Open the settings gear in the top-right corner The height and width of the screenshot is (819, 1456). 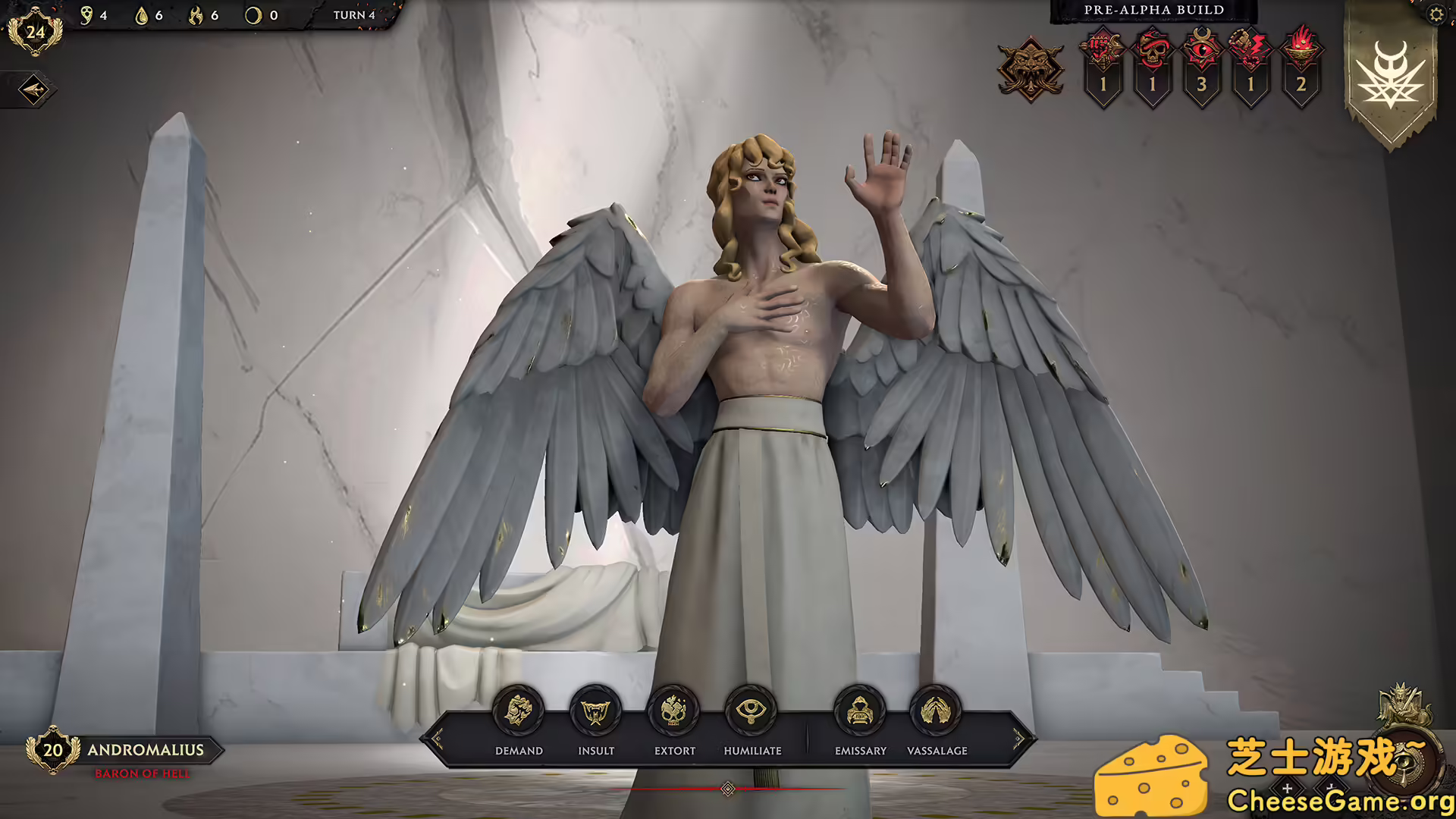[x=1436, y=14]
